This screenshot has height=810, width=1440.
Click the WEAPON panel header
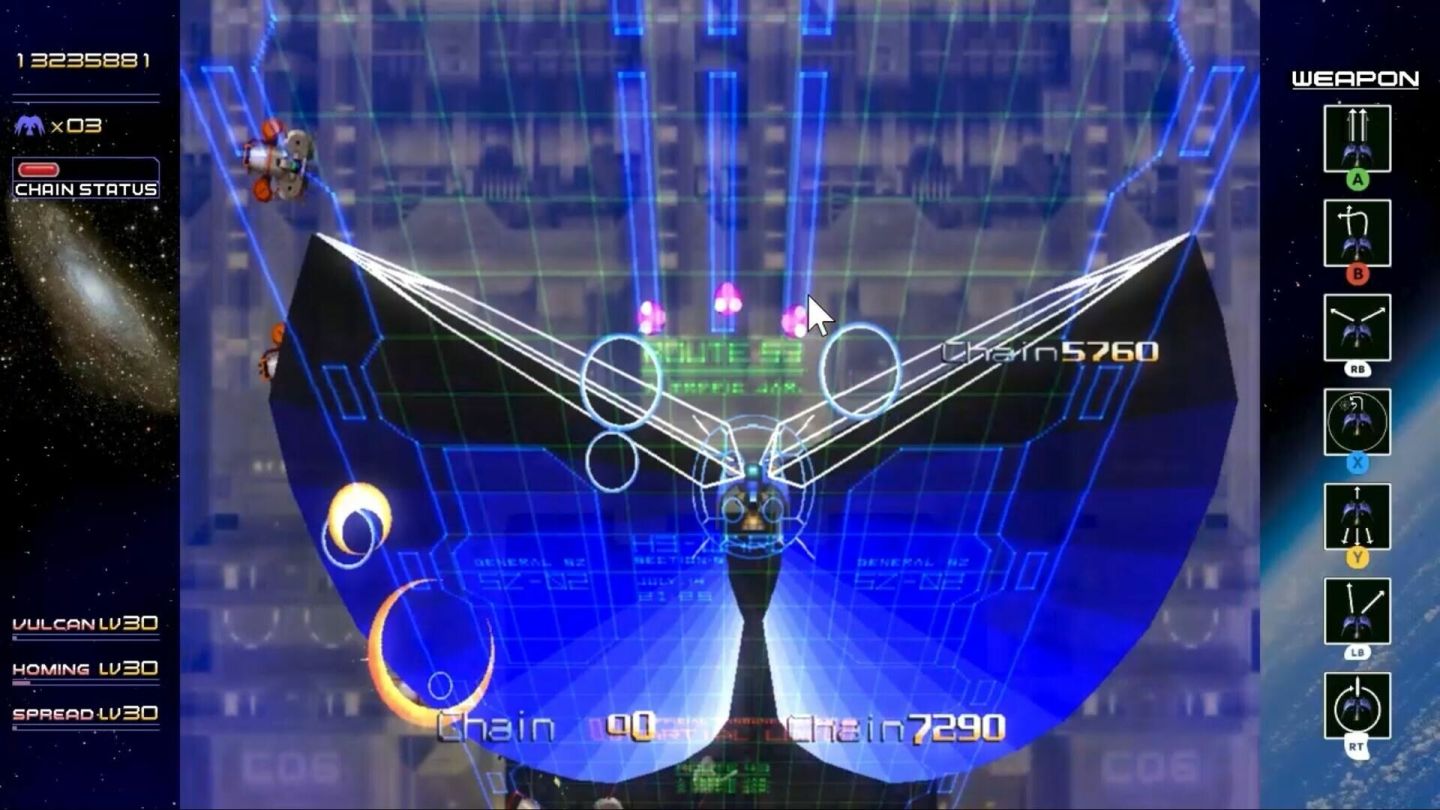tap(1356, 78)
